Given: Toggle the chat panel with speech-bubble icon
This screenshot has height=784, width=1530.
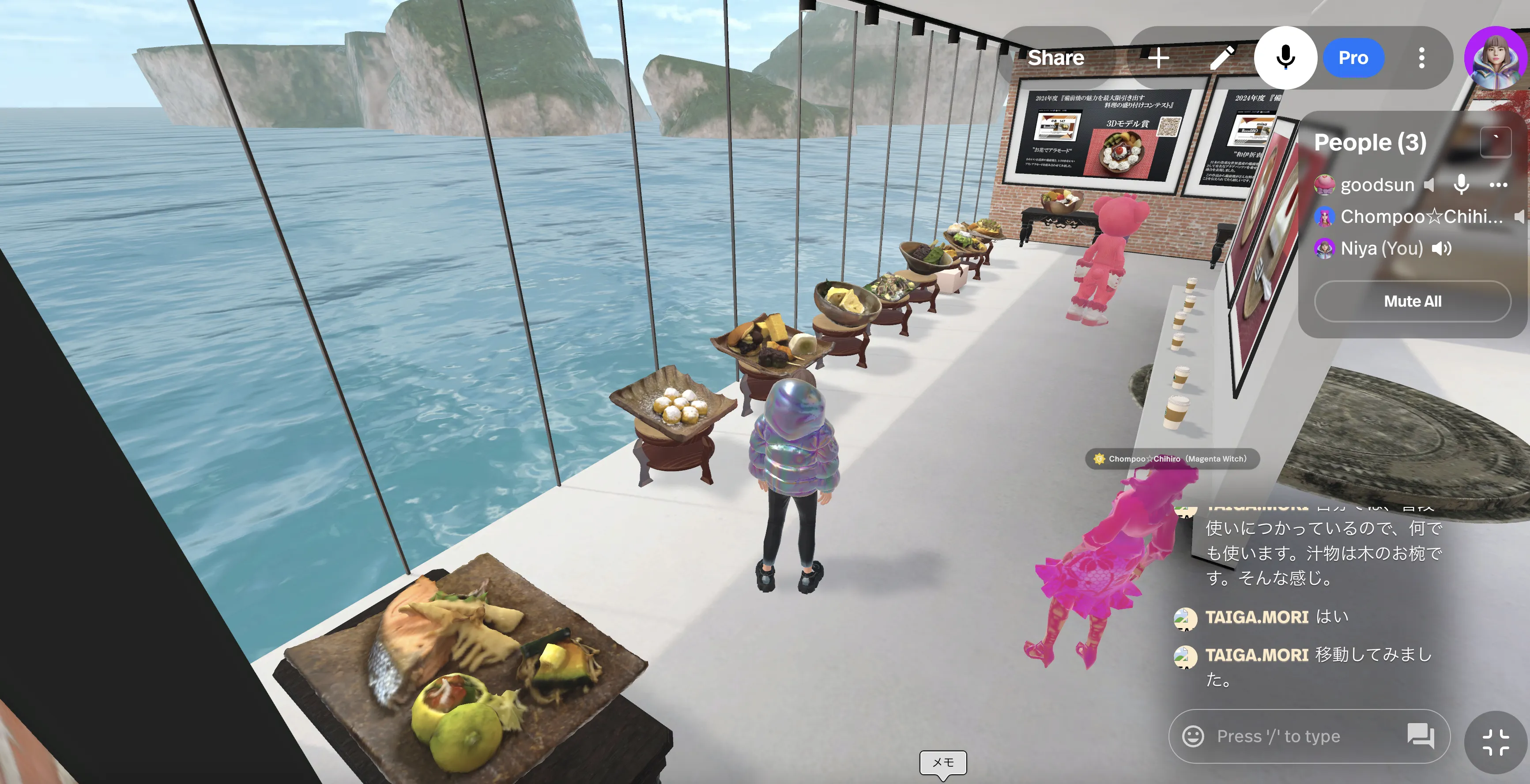Looking at the screenshot, I should [x=1420, y=736].
